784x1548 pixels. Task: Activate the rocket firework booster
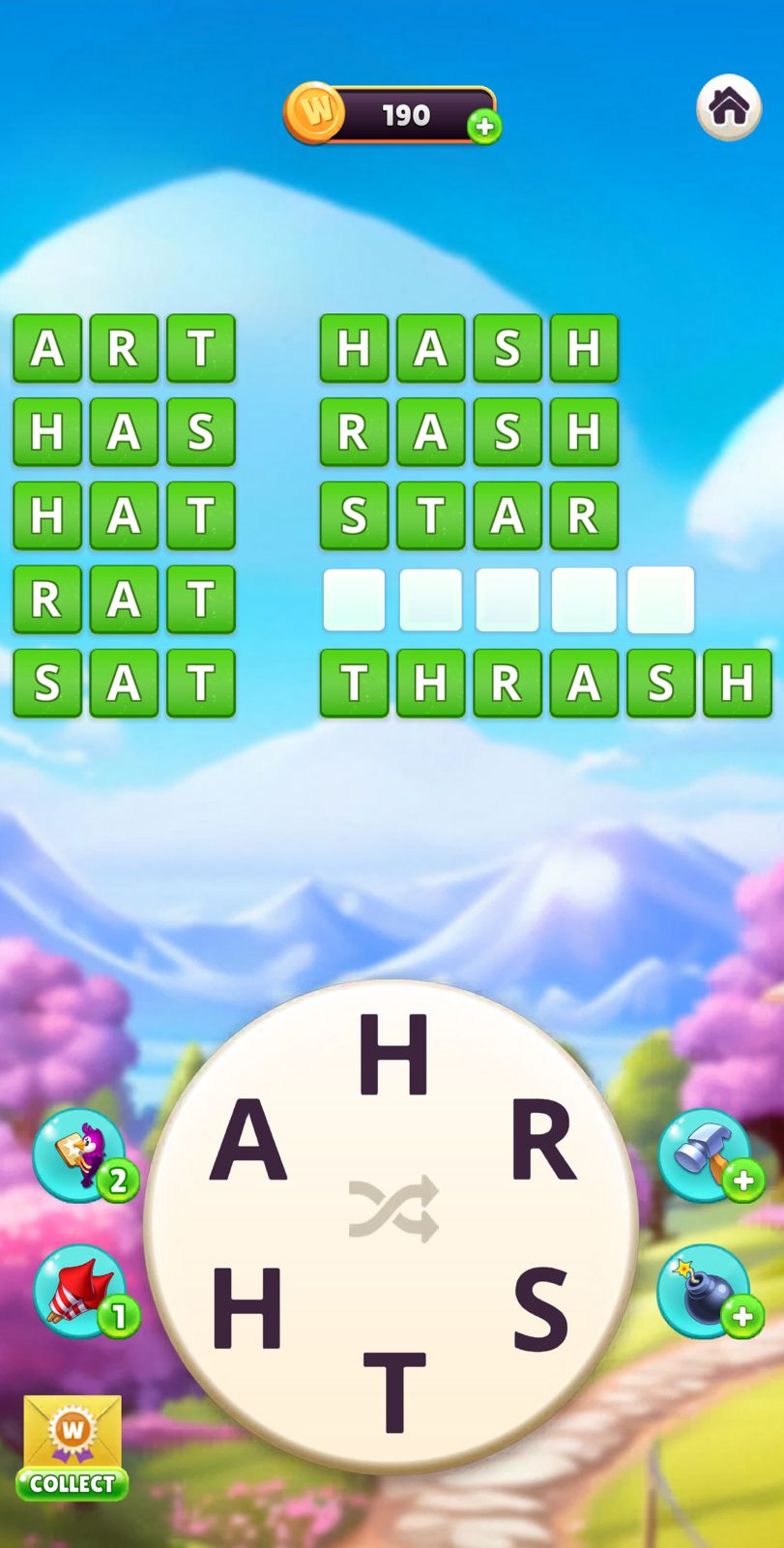click(79, 1292)
